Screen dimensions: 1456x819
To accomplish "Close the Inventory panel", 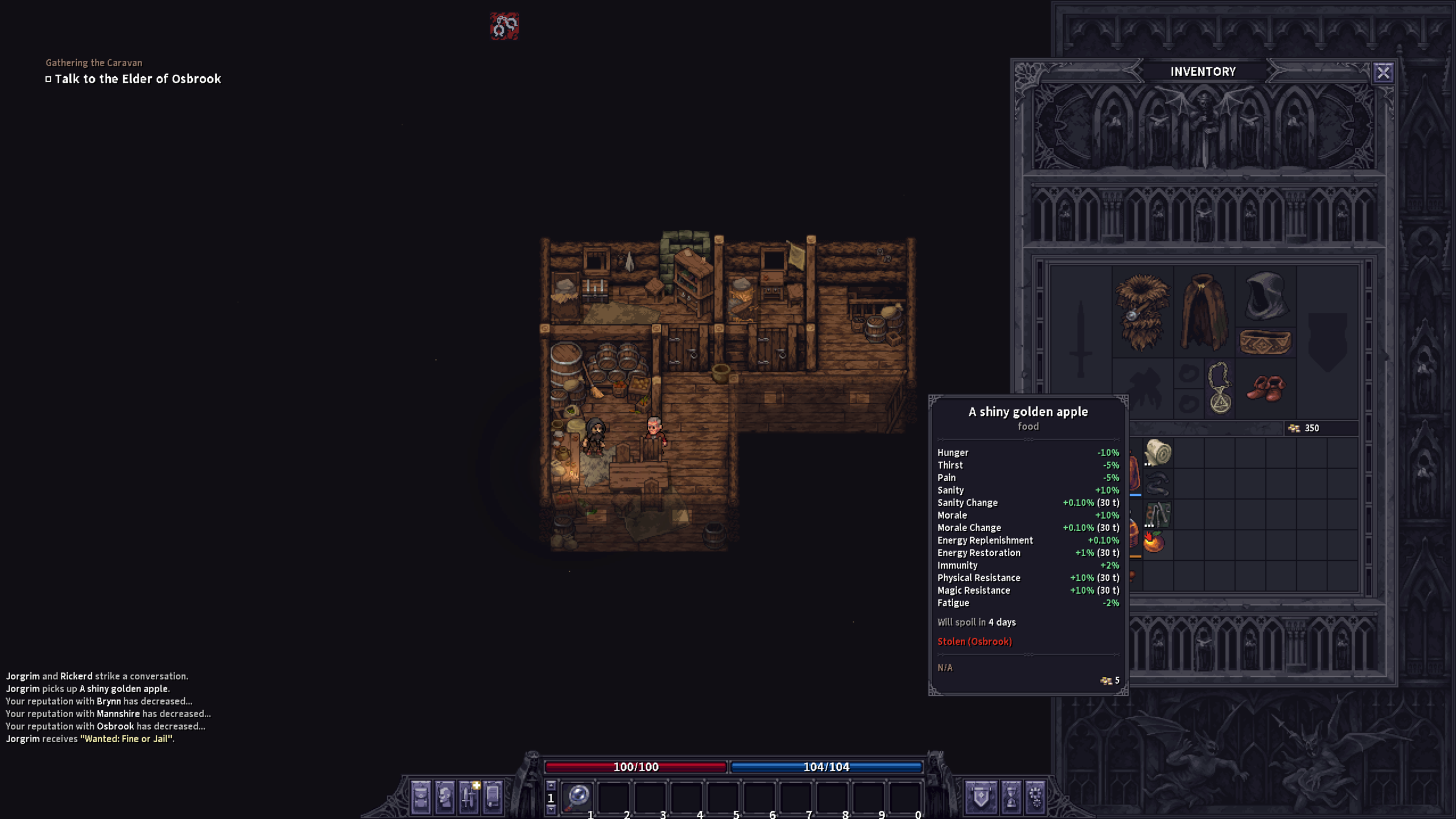I will tap(1383, 73).
